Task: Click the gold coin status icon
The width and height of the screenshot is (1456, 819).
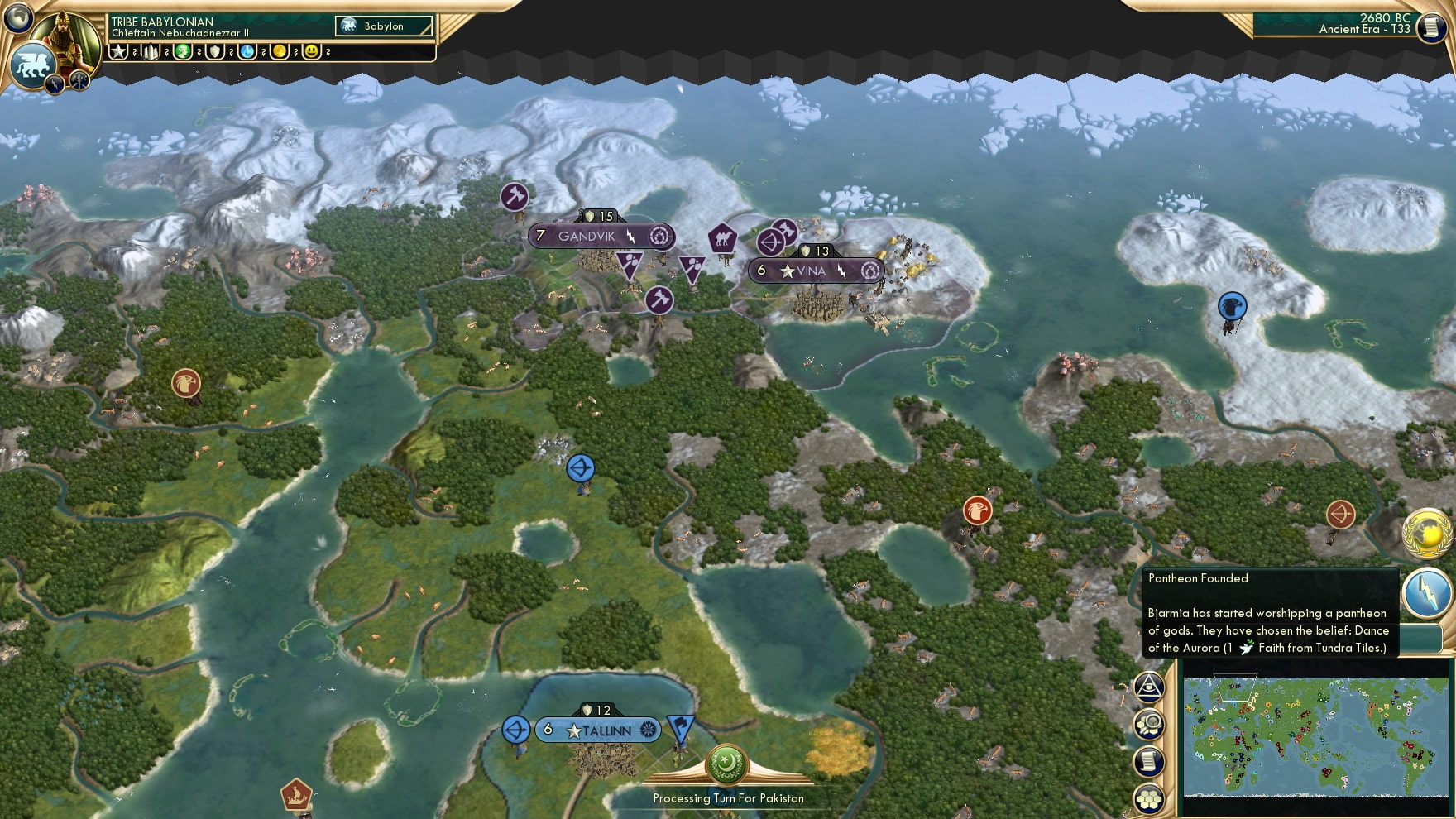Action: coord(279,52)
